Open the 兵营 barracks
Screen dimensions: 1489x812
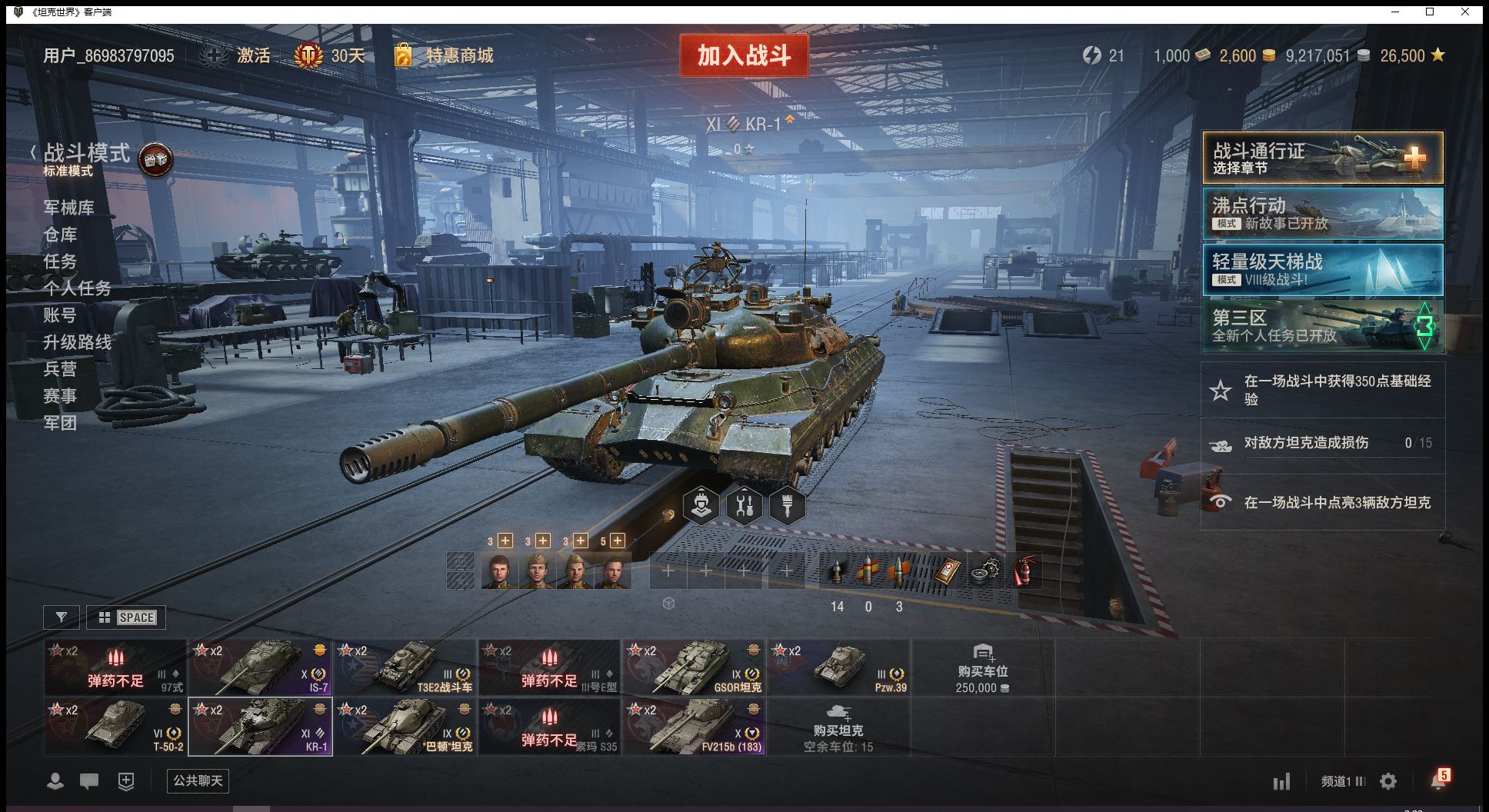coord(60,369)
